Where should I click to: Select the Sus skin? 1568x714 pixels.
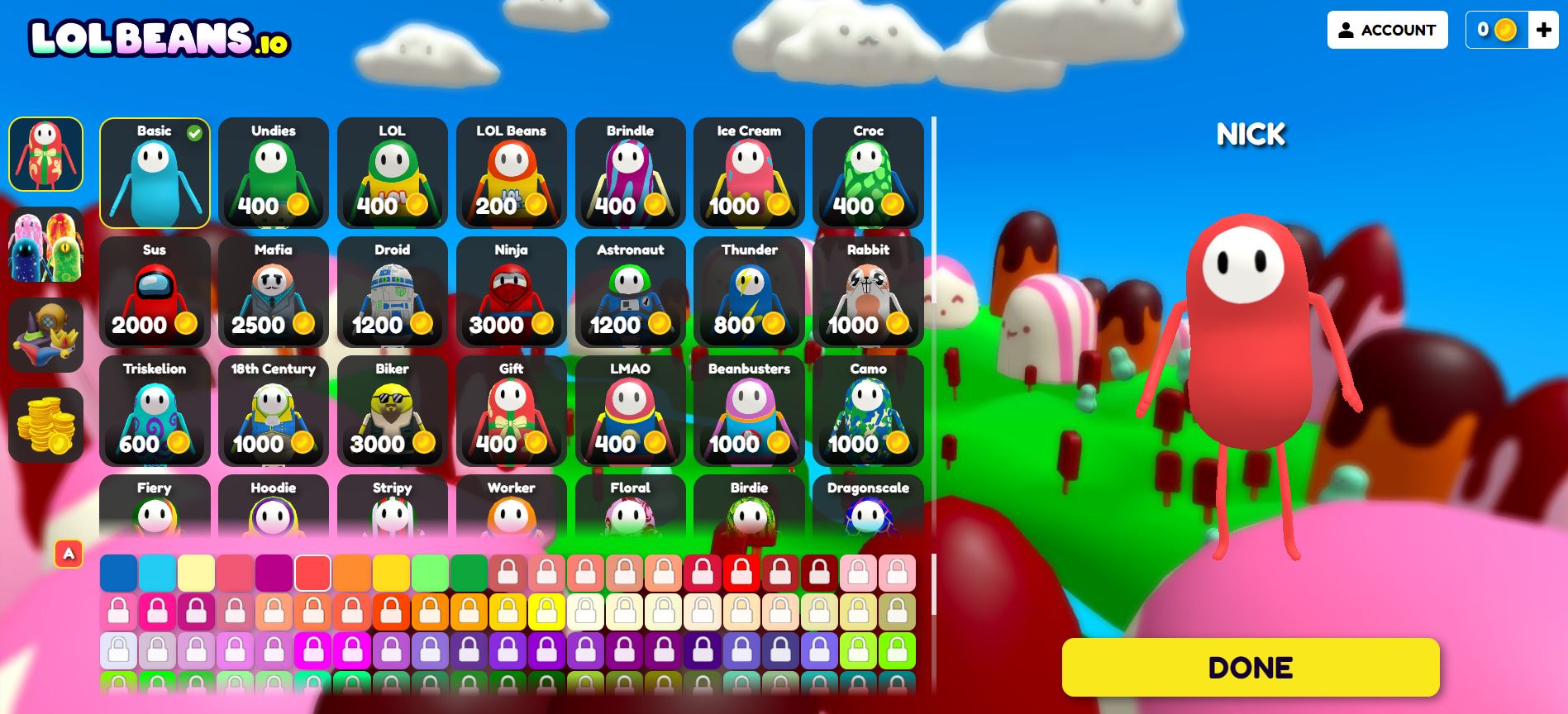[x=155, y=293]
